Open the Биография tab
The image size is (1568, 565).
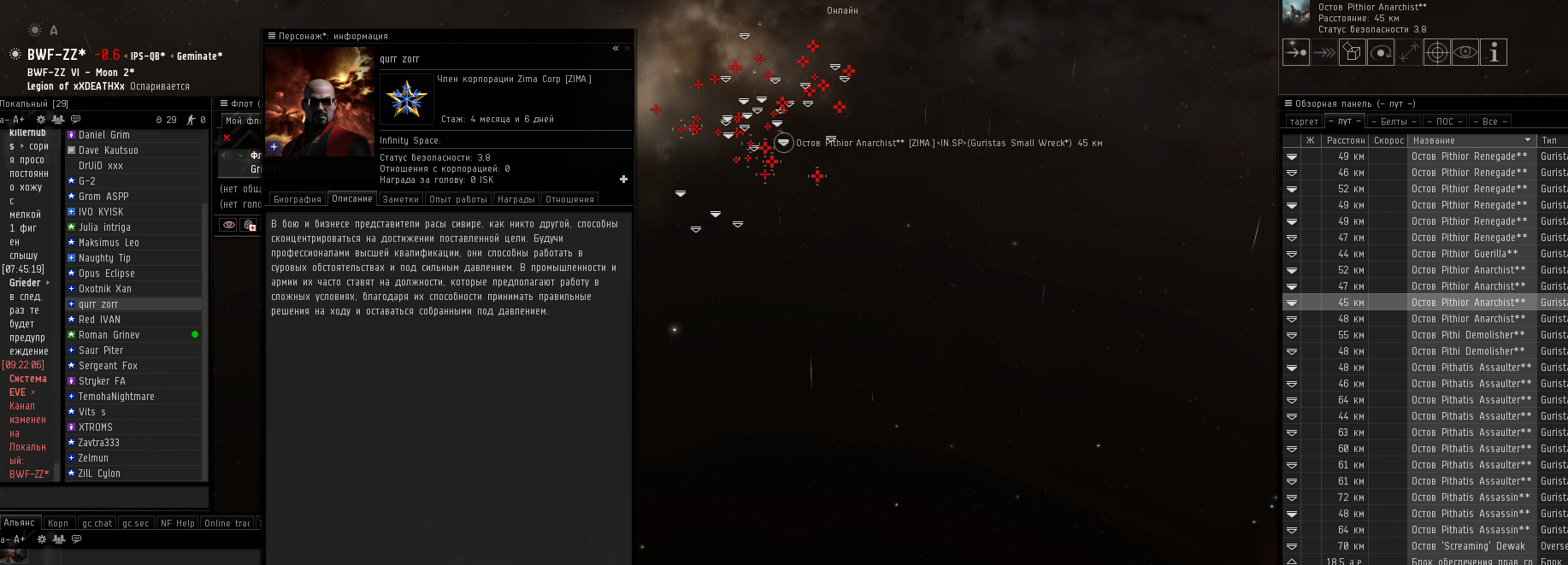tap(297, 199)
